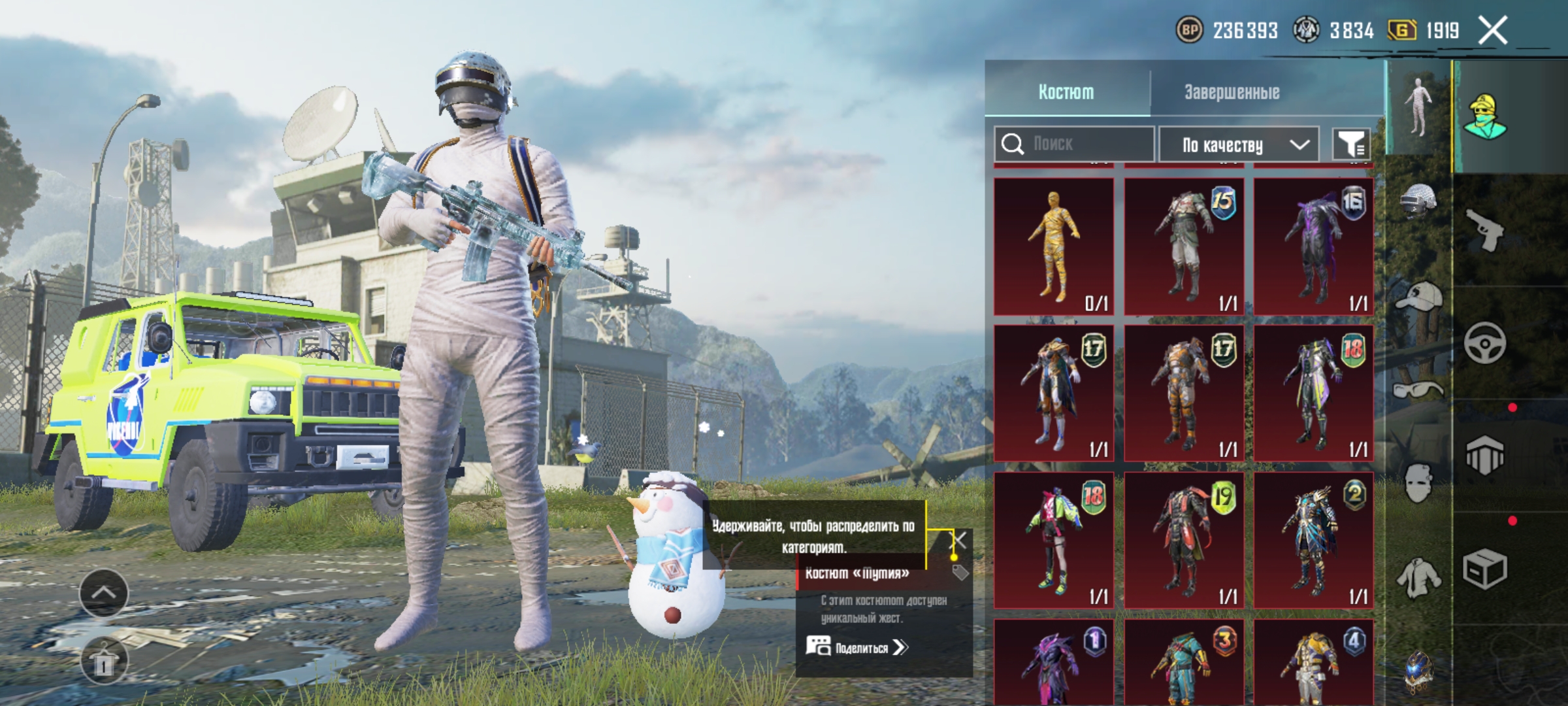
Task: Select the golden mummy costume tile
Action: click(1053, 246)
